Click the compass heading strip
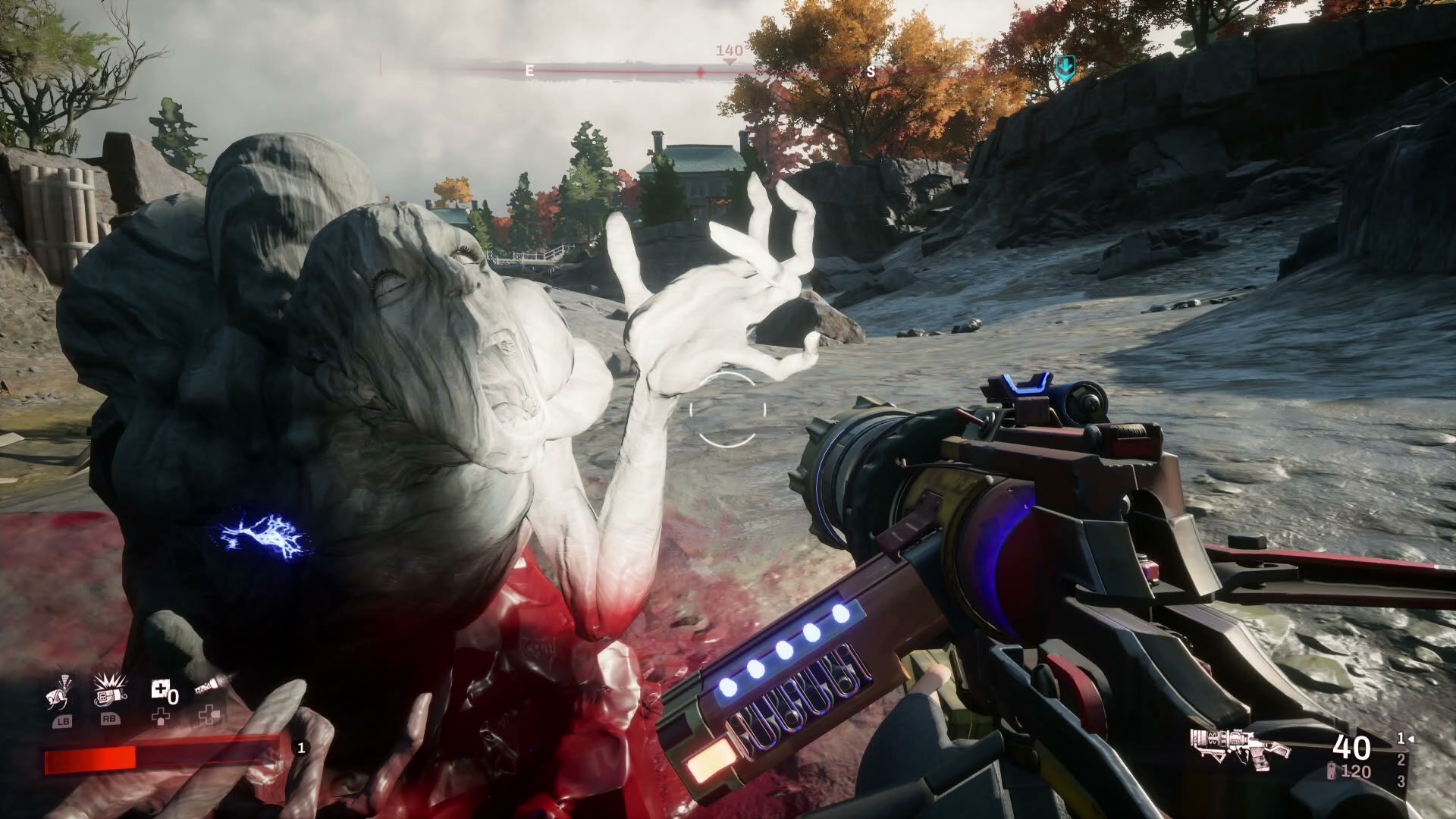The width and height of the screenshot is (1456, 819). (x=698, y=71)
